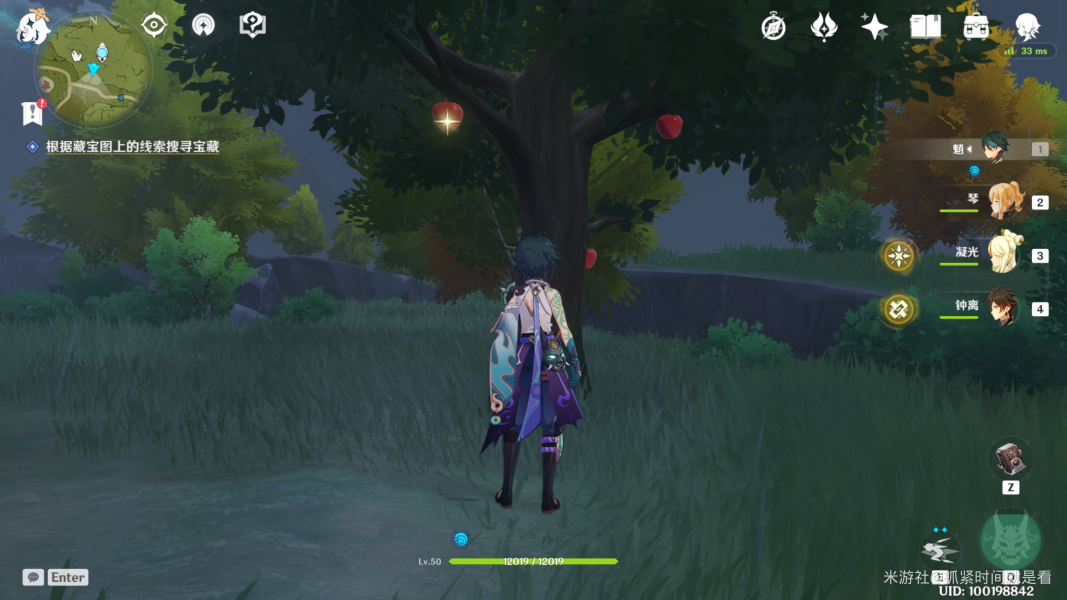Activate Xiao's dash elemental skill

point(940,549)
